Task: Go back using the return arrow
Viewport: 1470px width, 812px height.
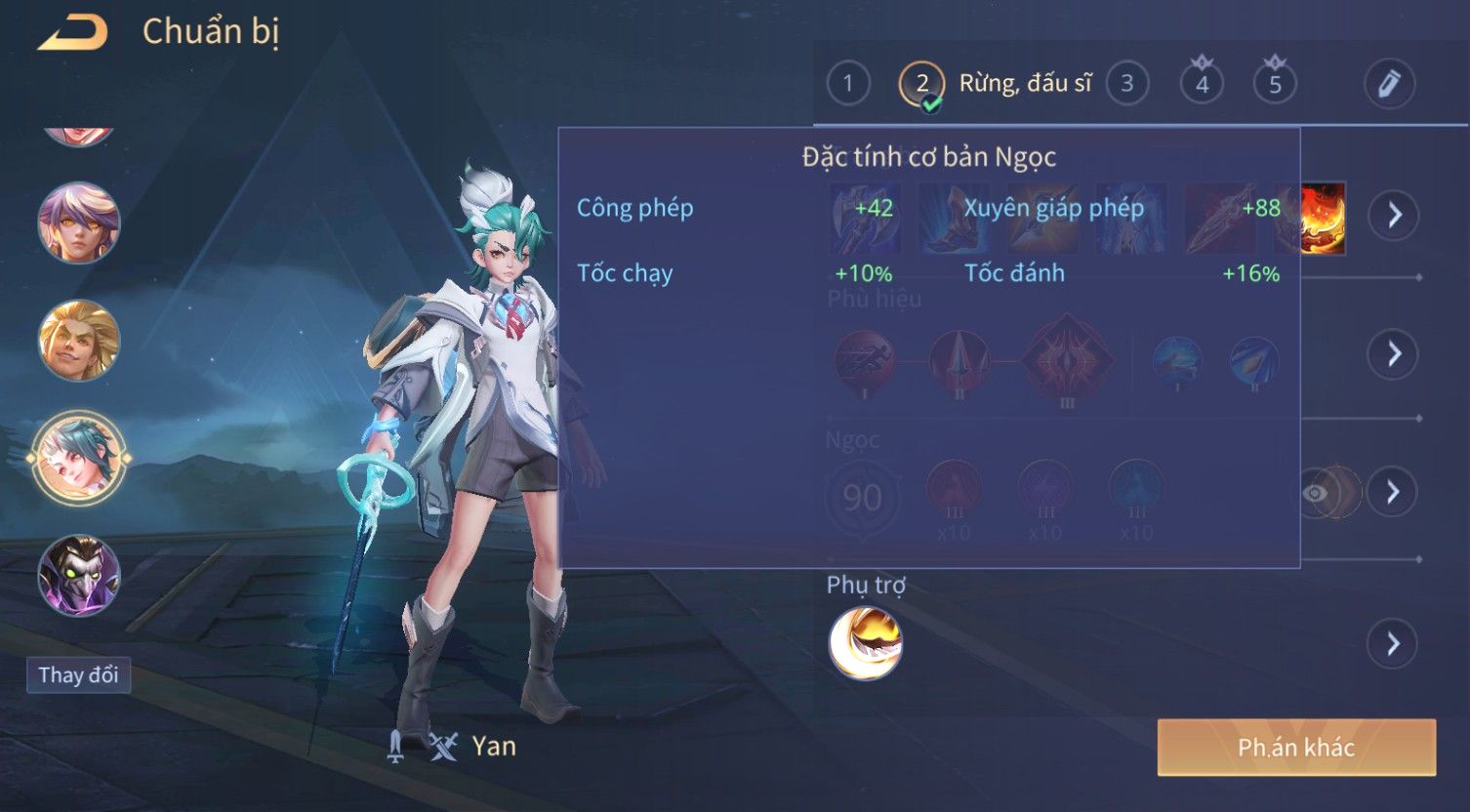Action: [x=72, y=34]
